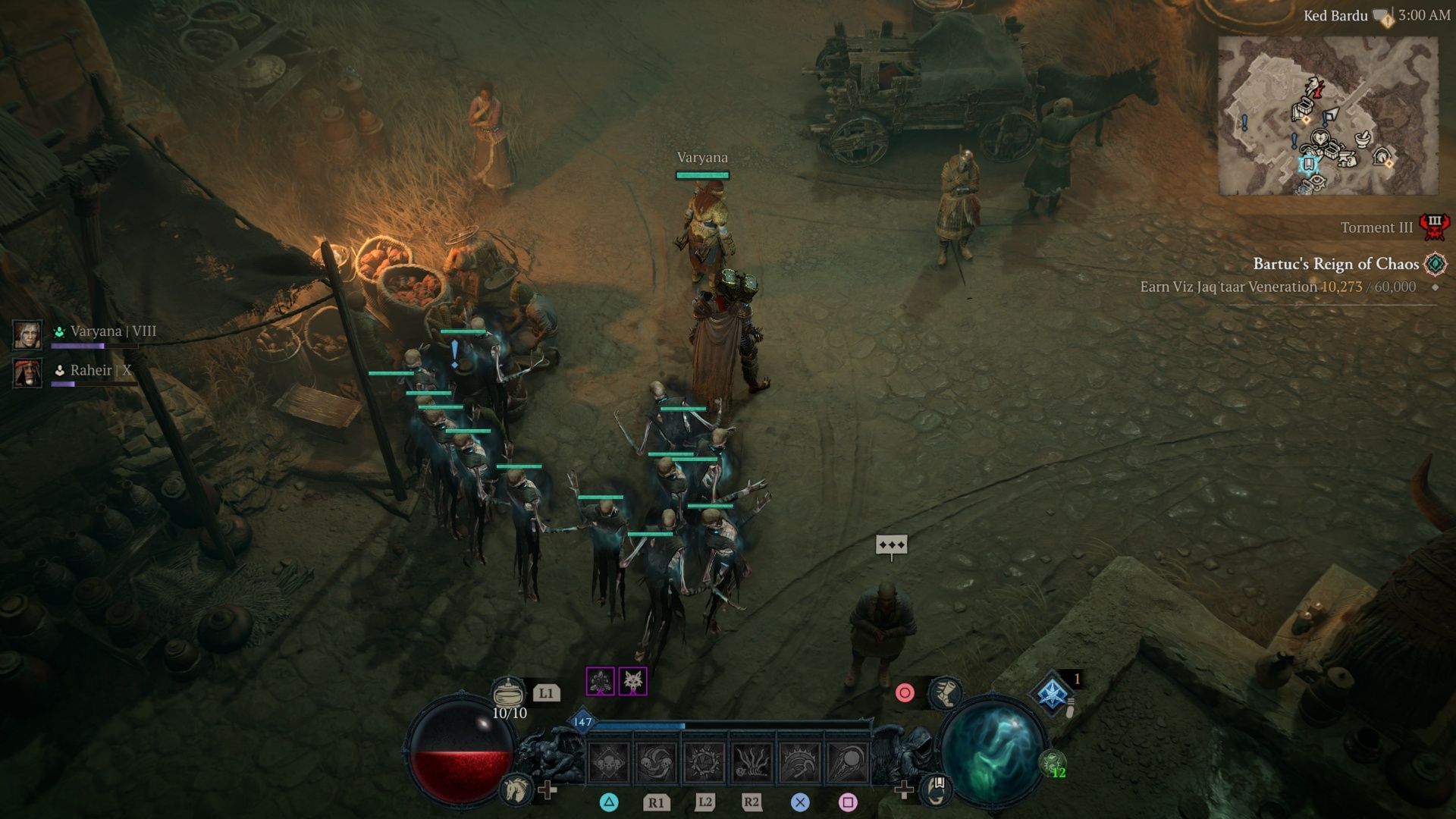The height and width of the screenshot is (819, 1456).
Task: Select Varyana's portrait in the companion list
Action: 27,334
